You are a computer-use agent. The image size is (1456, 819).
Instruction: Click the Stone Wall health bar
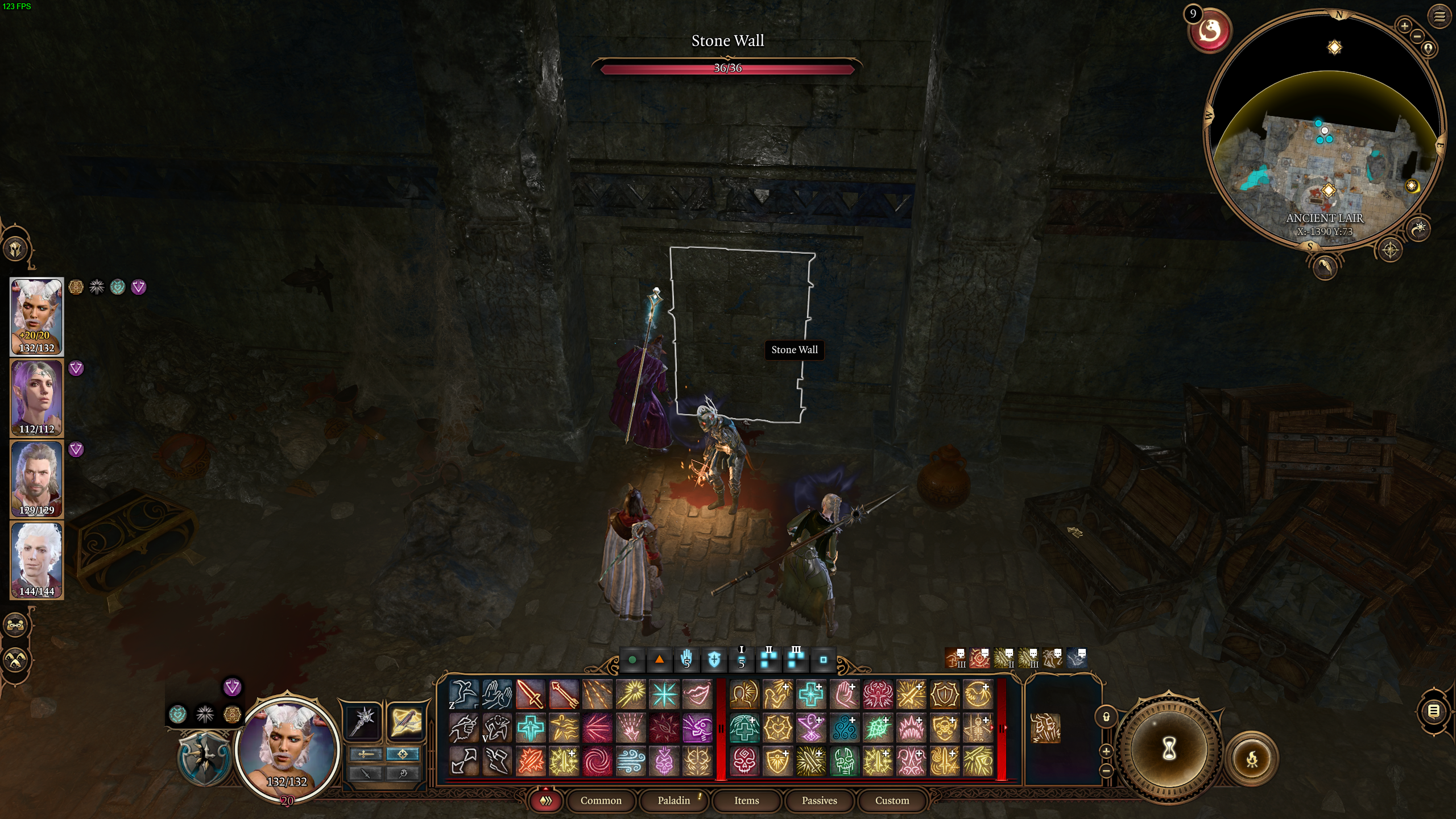click(x=728, y=70)
